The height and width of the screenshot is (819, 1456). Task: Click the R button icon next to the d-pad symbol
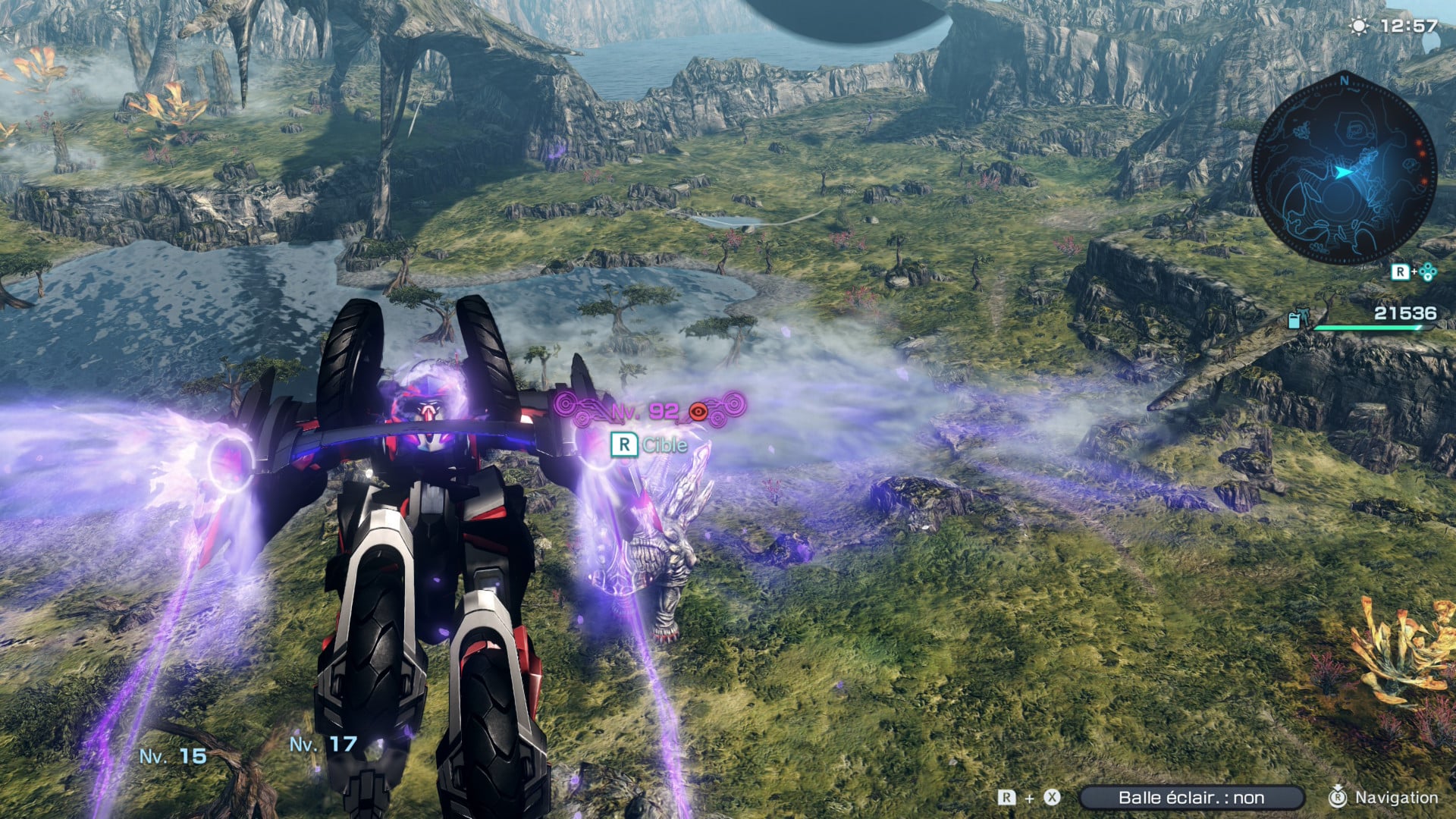pyautogui.click(x=1400, y=271)
